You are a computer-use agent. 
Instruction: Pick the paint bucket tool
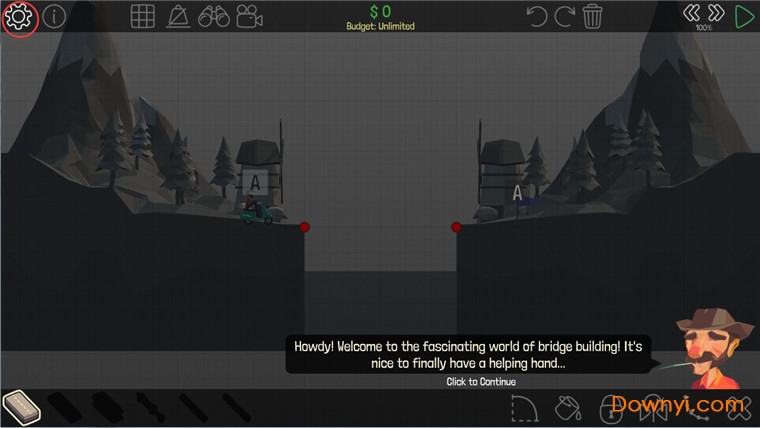(567, 408)
